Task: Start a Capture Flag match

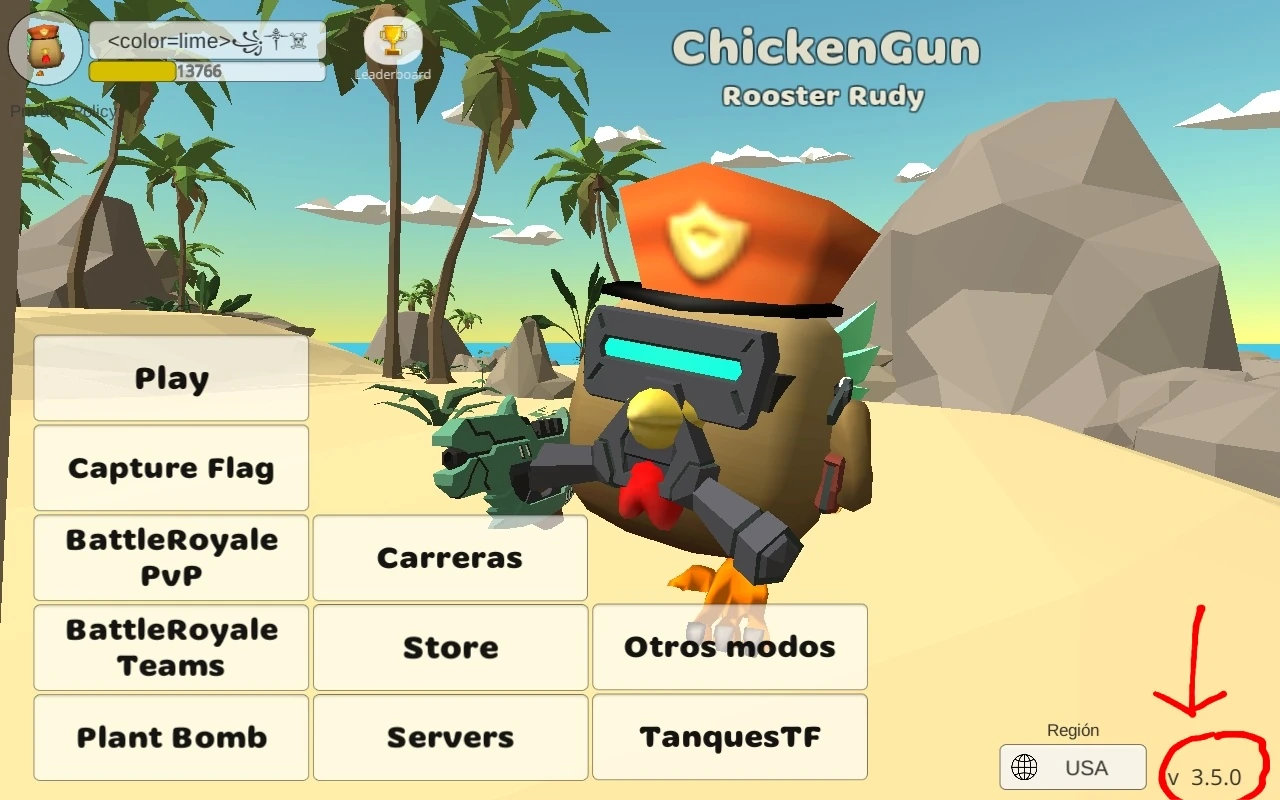Action: click(170, 467)
